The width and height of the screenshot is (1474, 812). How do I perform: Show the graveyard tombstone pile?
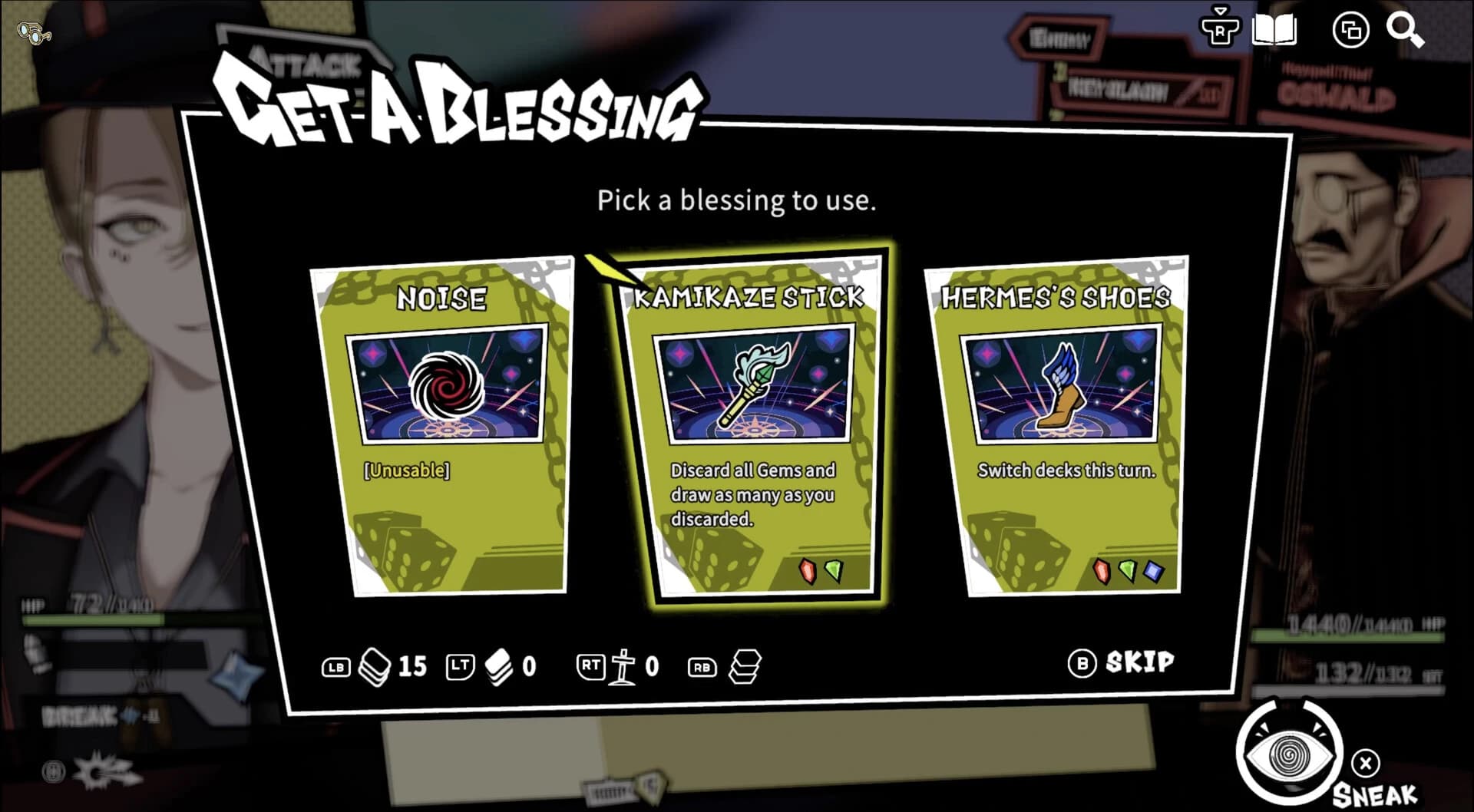(x=622, y=666)
